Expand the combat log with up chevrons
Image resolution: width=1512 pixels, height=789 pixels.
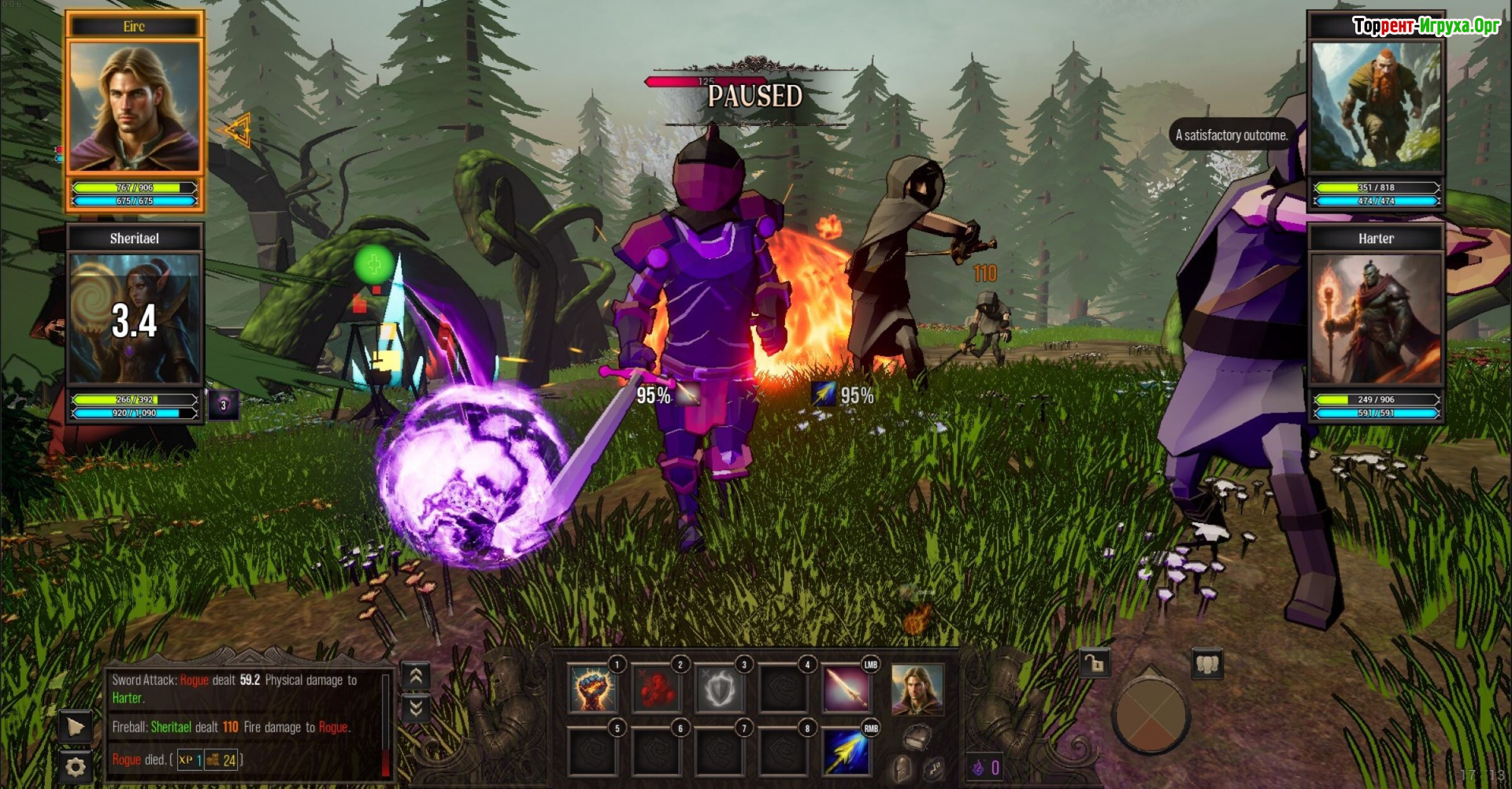pyautogui.click(x=416, y=676)
